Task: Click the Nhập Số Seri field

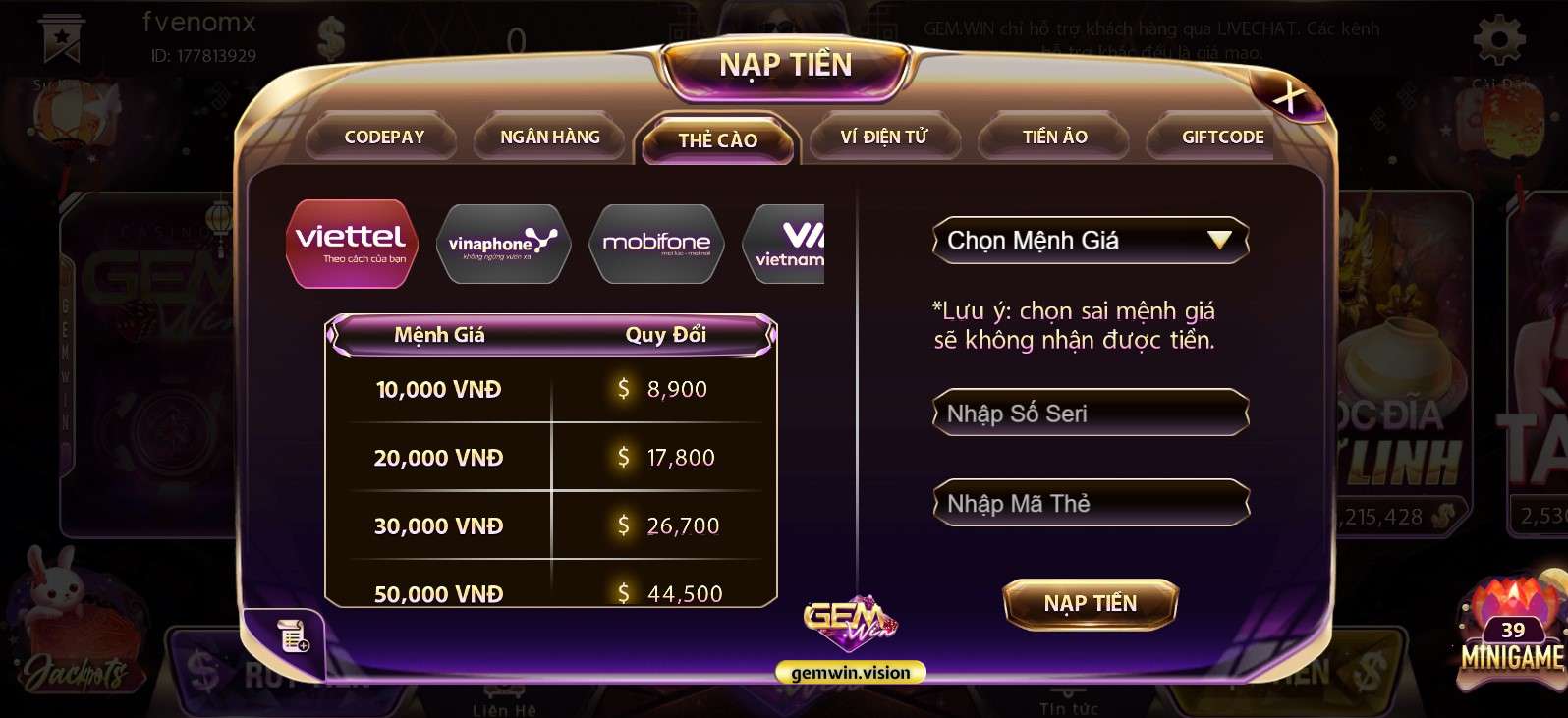Action: [x=1091, y=414]
